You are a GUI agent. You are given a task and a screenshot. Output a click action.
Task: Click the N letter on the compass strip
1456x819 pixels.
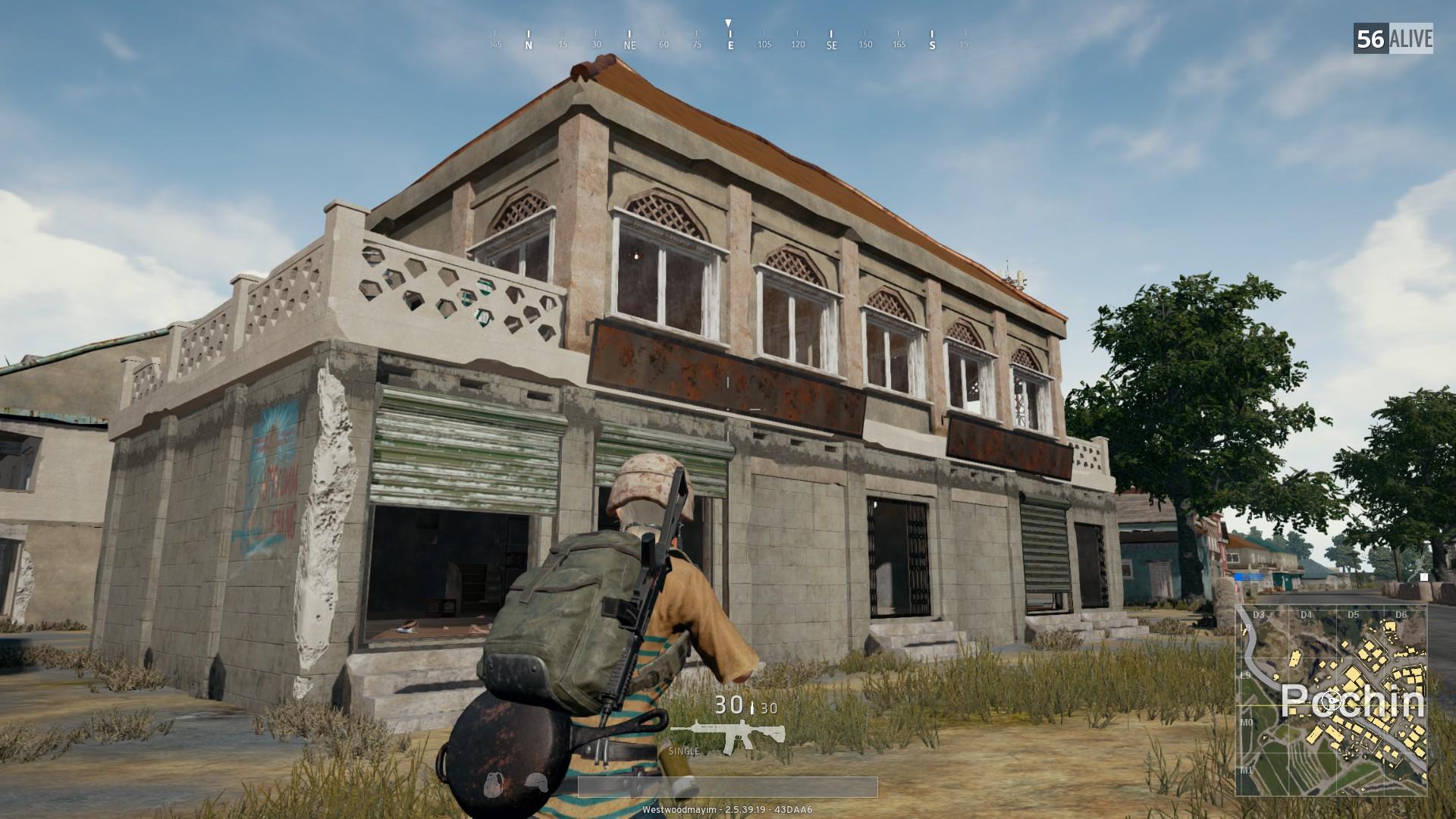528,44
